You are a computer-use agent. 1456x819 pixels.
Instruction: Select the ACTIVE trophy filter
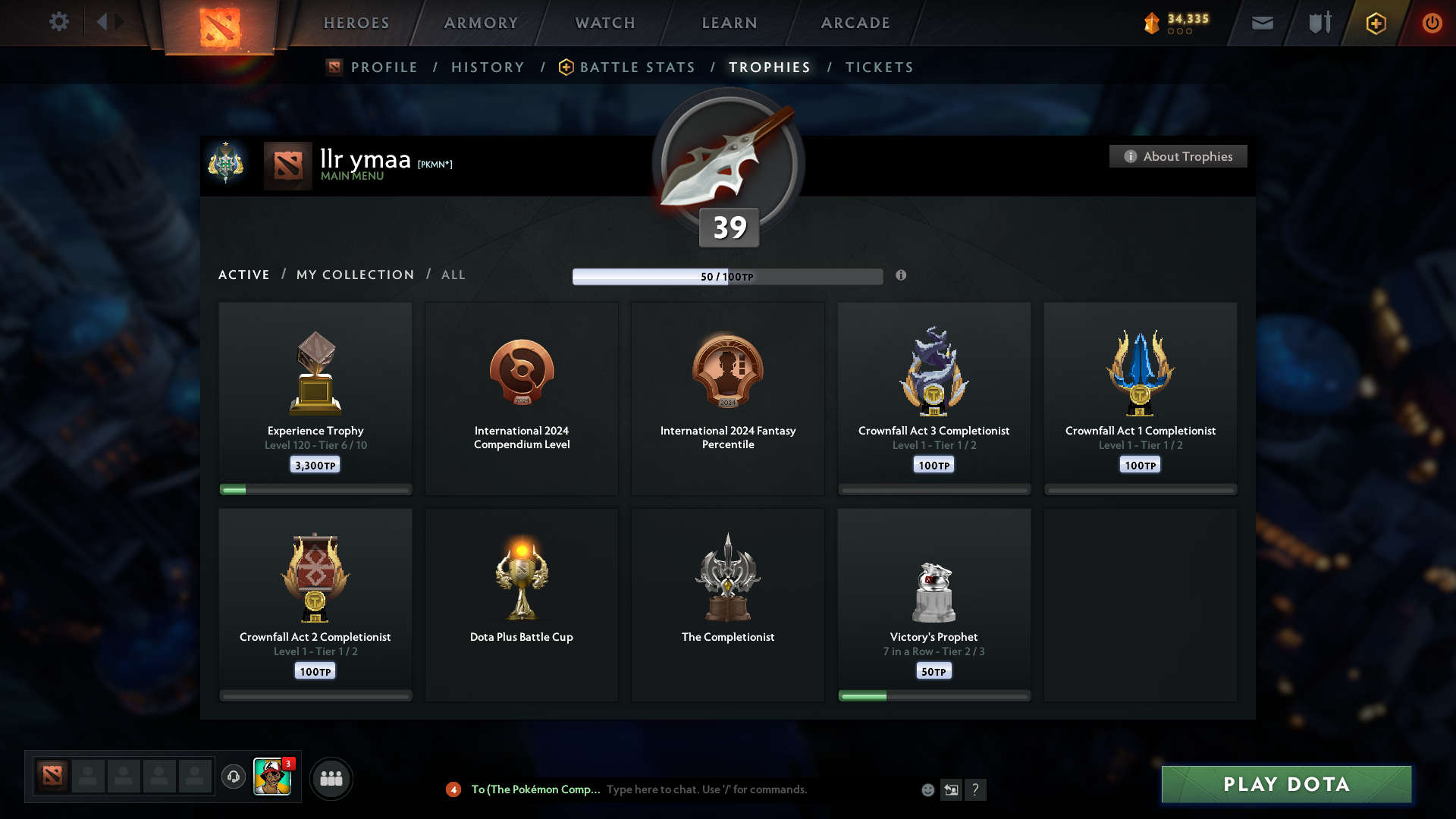(x=243, y=275)
